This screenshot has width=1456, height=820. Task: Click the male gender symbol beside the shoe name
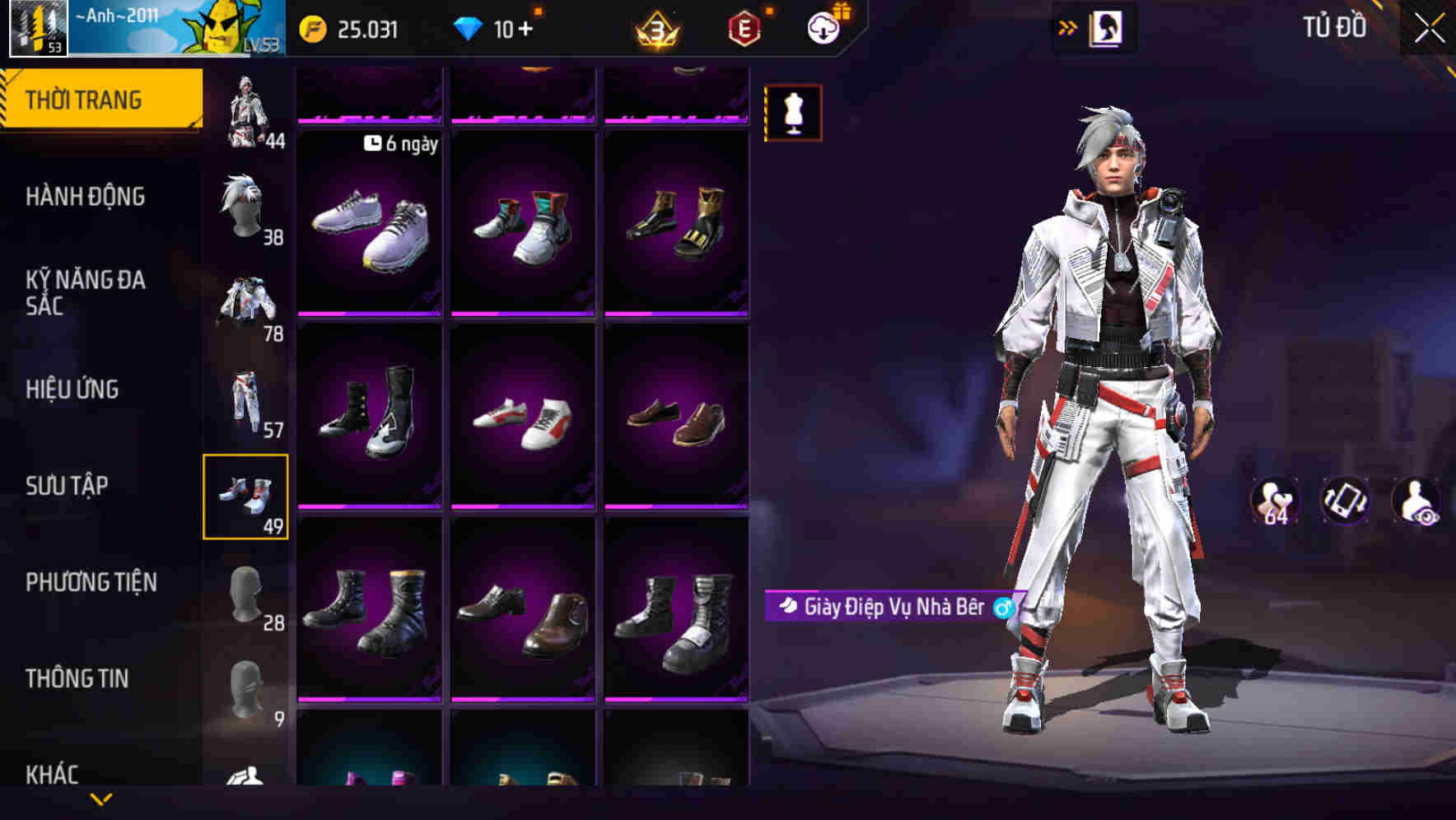coord(1002,606)
